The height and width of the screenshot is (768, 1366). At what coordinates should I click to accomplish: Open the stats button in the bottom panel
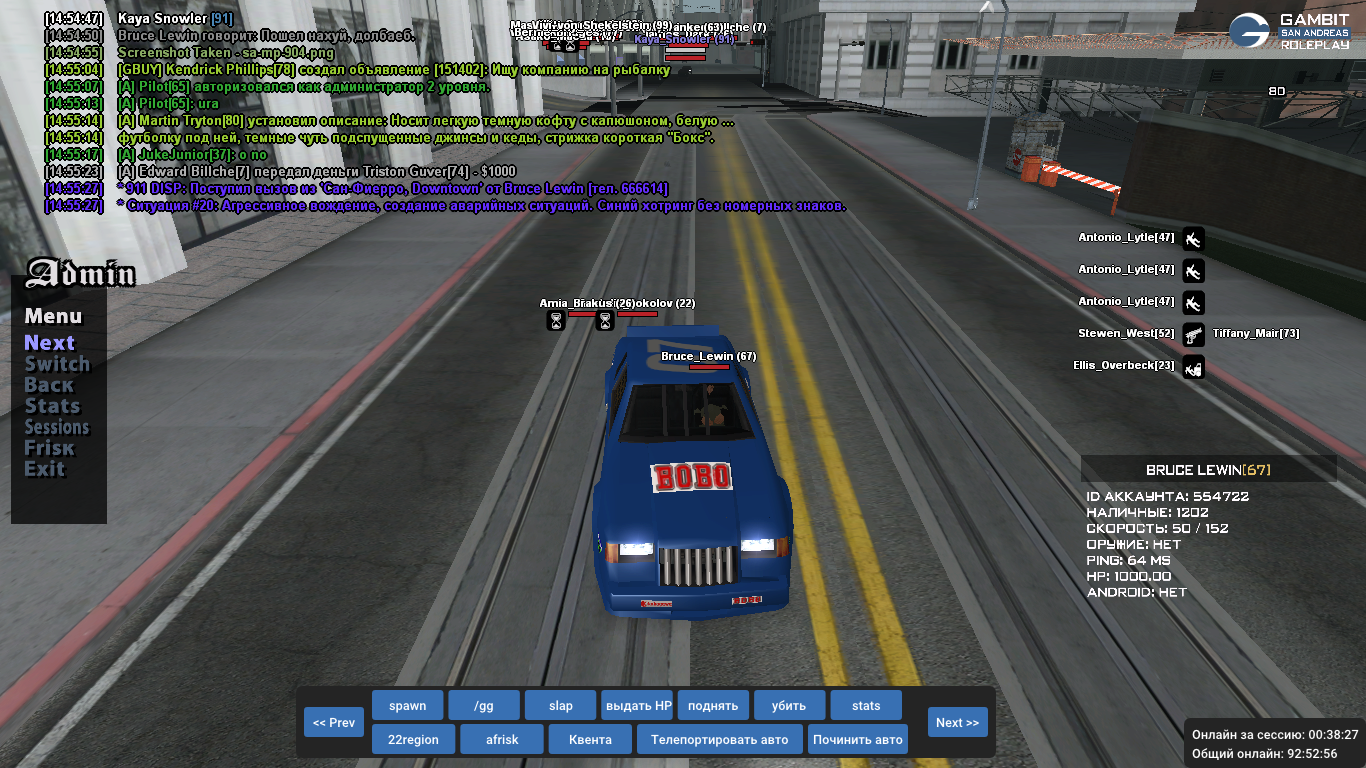pos(866,705)
